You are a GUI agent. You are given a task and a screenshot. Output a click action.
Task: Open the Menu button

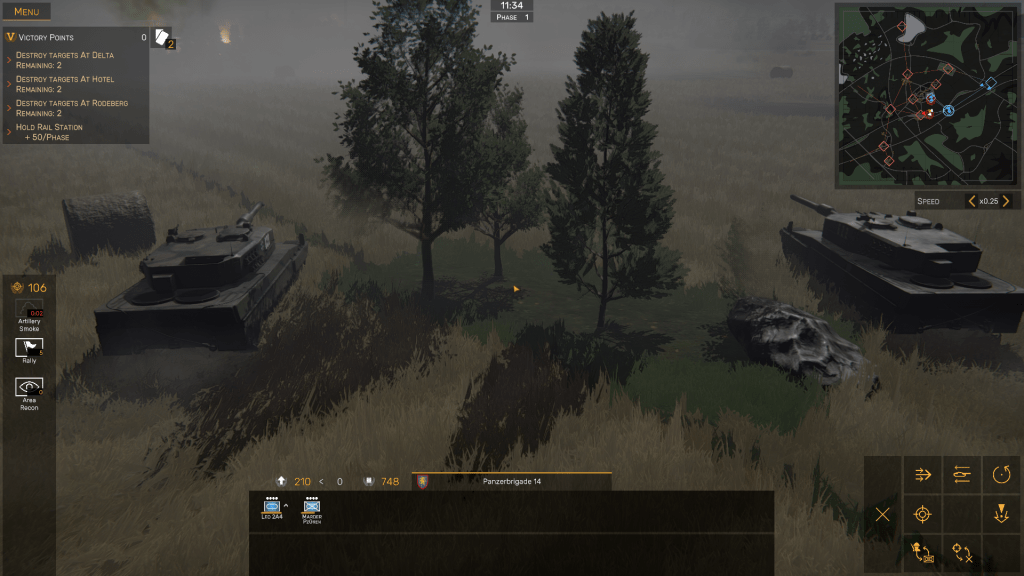point(26,12)
